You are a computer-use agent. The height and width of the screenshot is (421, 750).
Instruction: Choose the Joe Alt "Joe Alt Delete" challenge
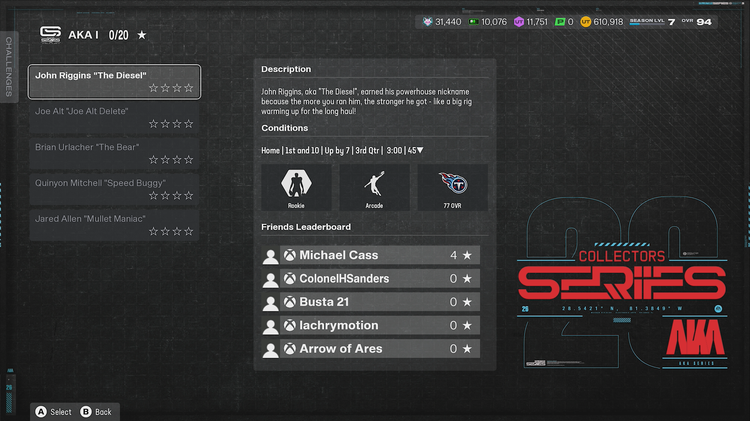(114, 117)
